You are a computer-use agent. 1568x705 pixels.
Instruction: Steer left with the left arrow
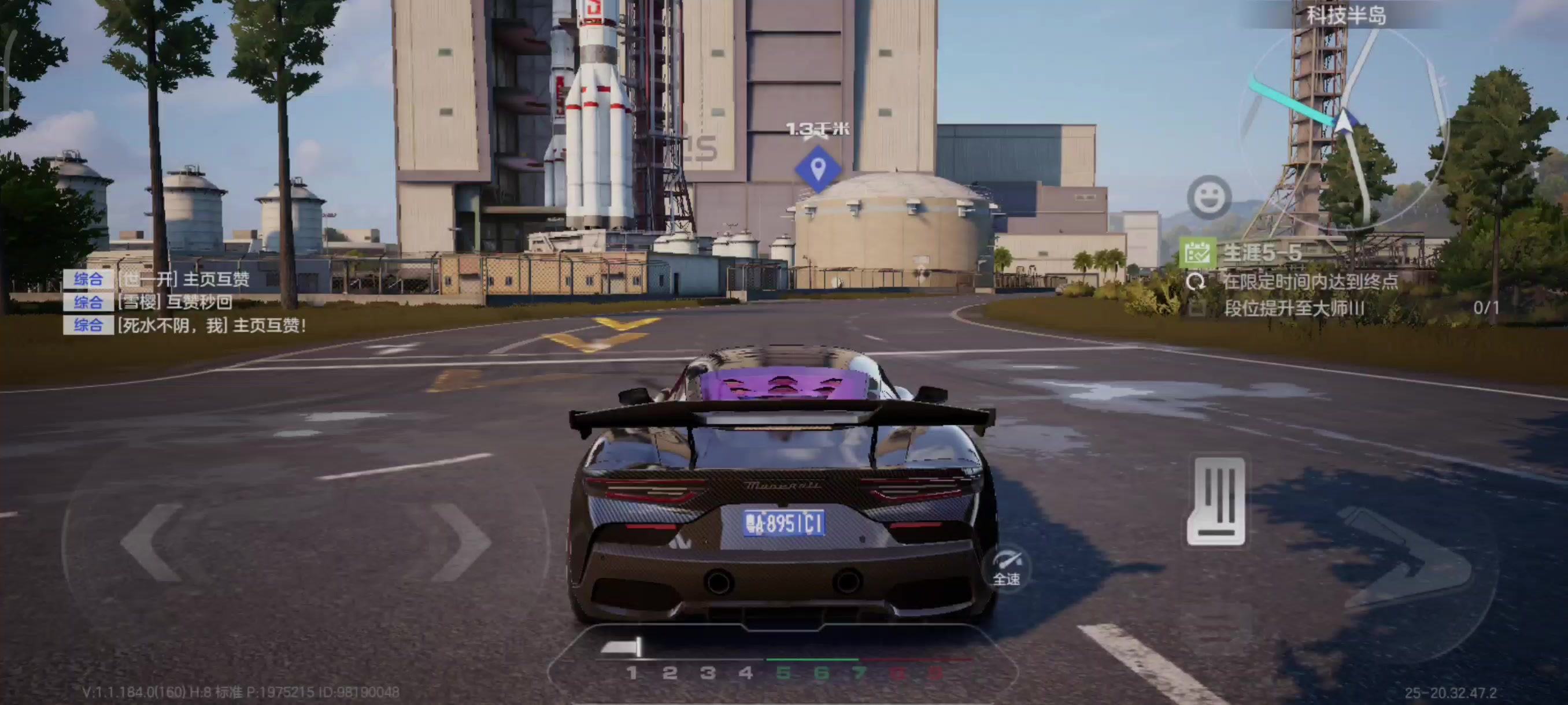point(152,541)
